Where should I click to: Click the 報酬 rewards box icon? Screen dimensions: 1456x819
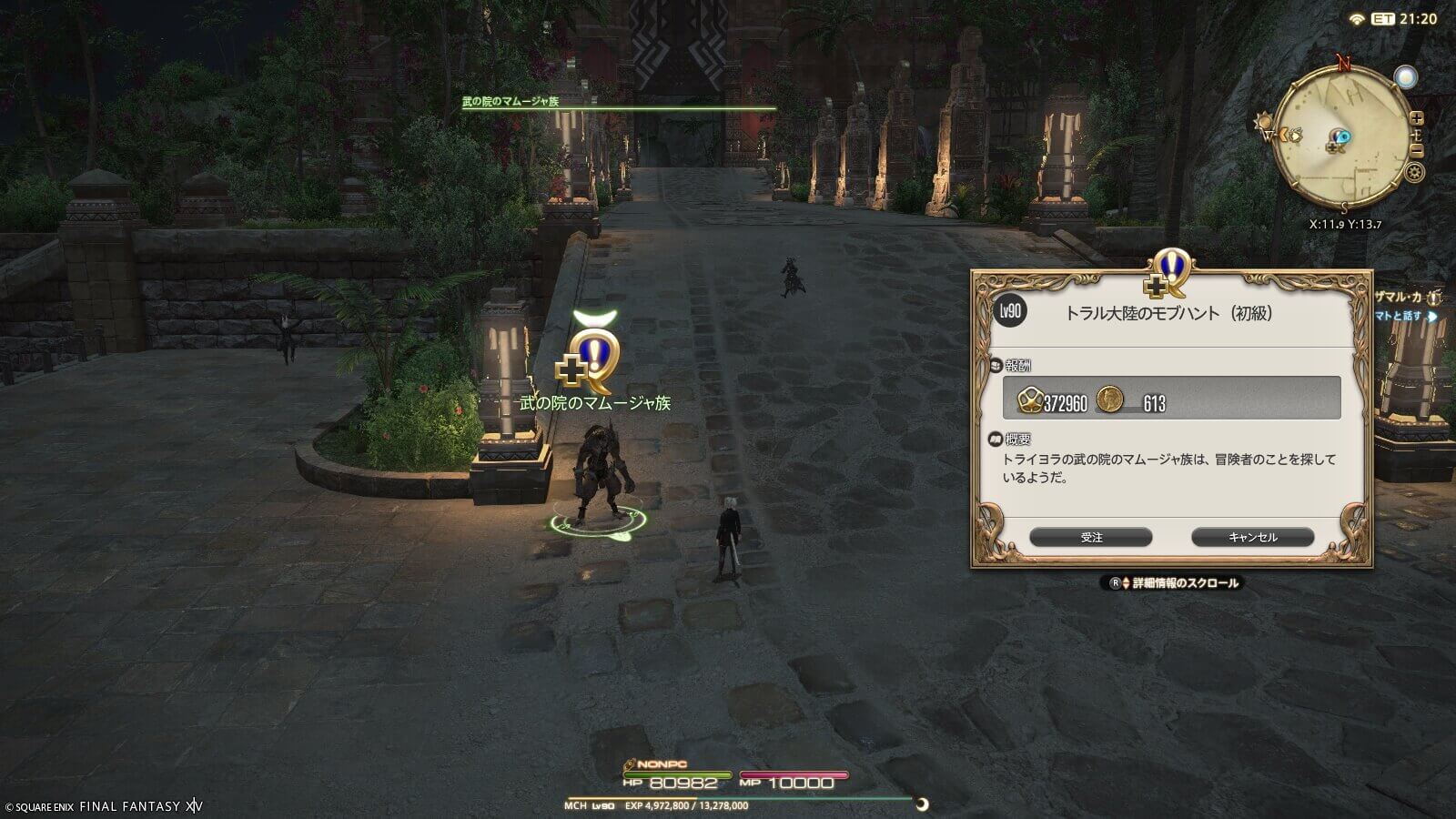996,366
